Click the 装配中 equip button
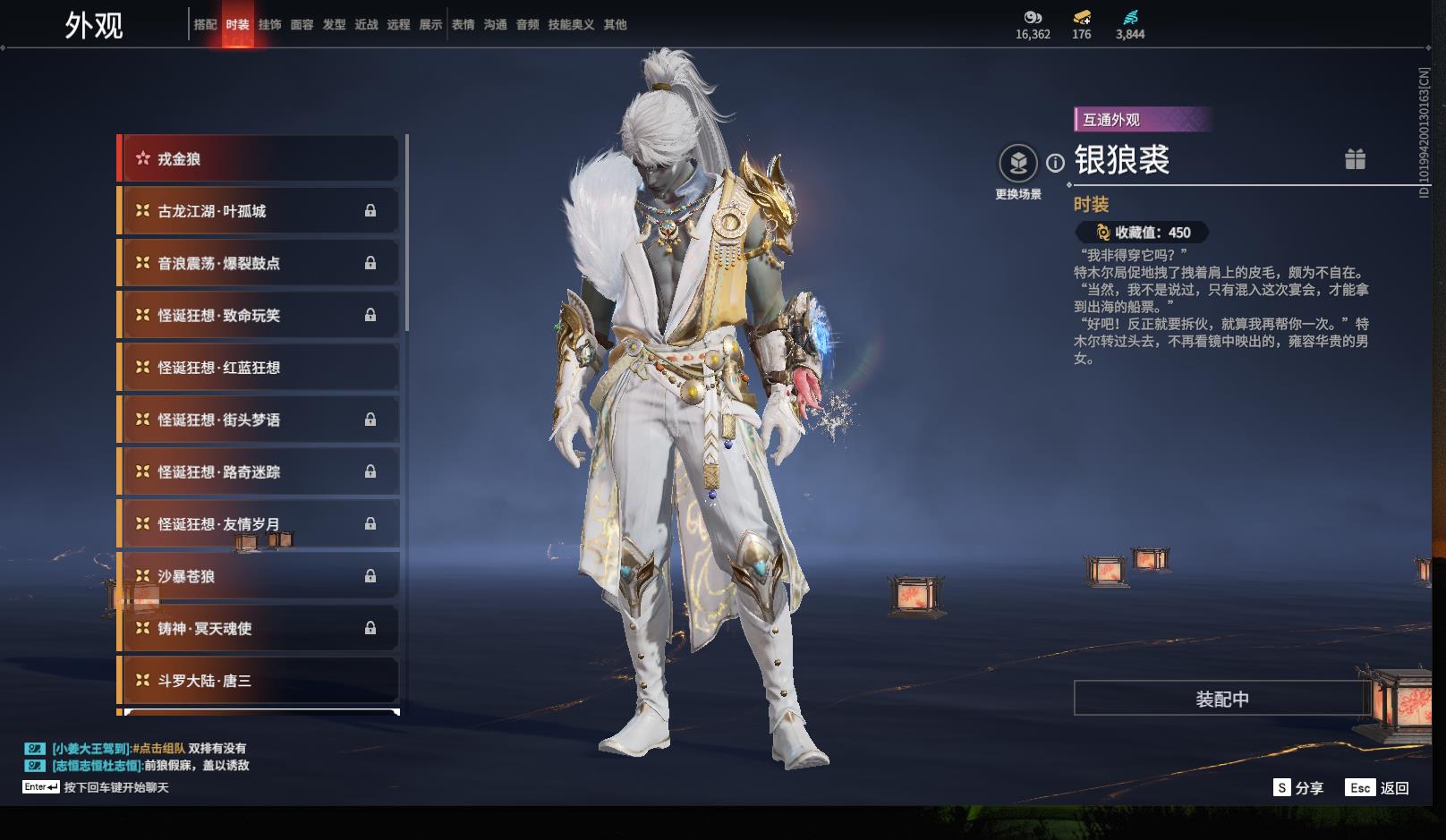Screen dimensions: 1446x840 pos(1221,699)
